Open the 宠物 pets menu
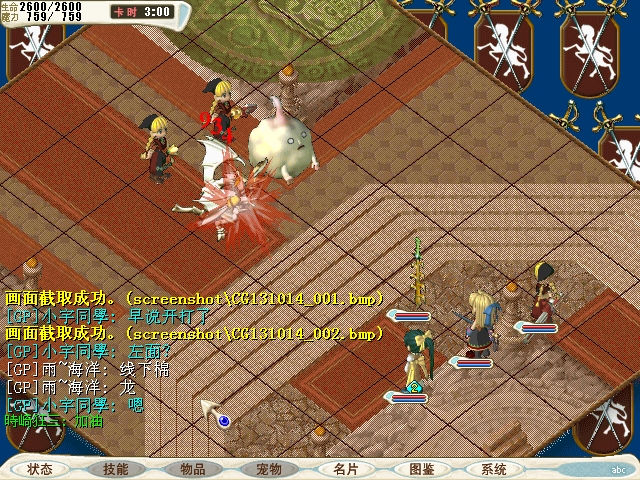The image size is (640, 480). (268, 469)
